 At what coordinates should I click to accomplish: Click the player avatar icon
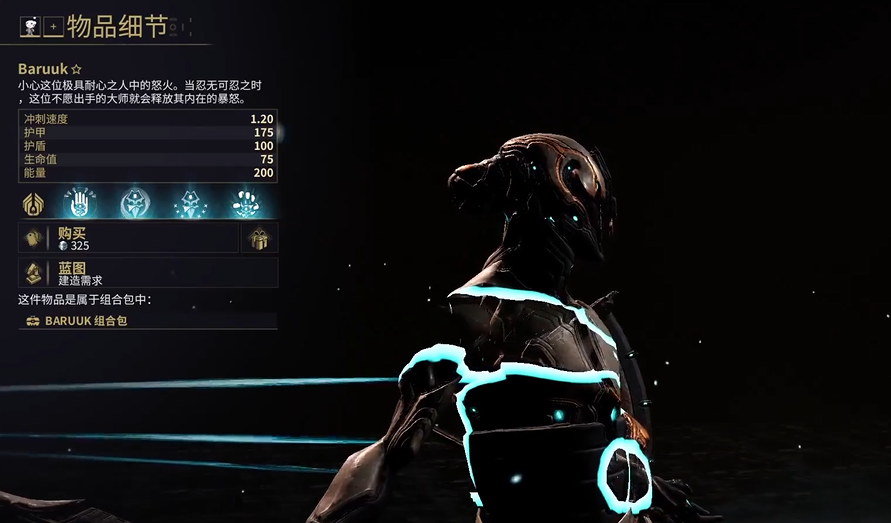tap(31, 27)
